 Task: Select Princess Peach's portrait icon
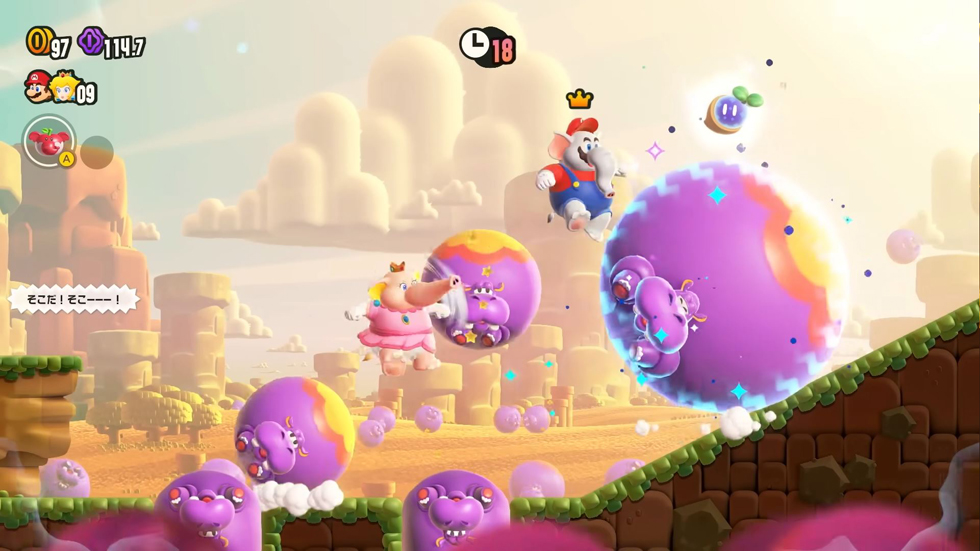tap(64, 87)
